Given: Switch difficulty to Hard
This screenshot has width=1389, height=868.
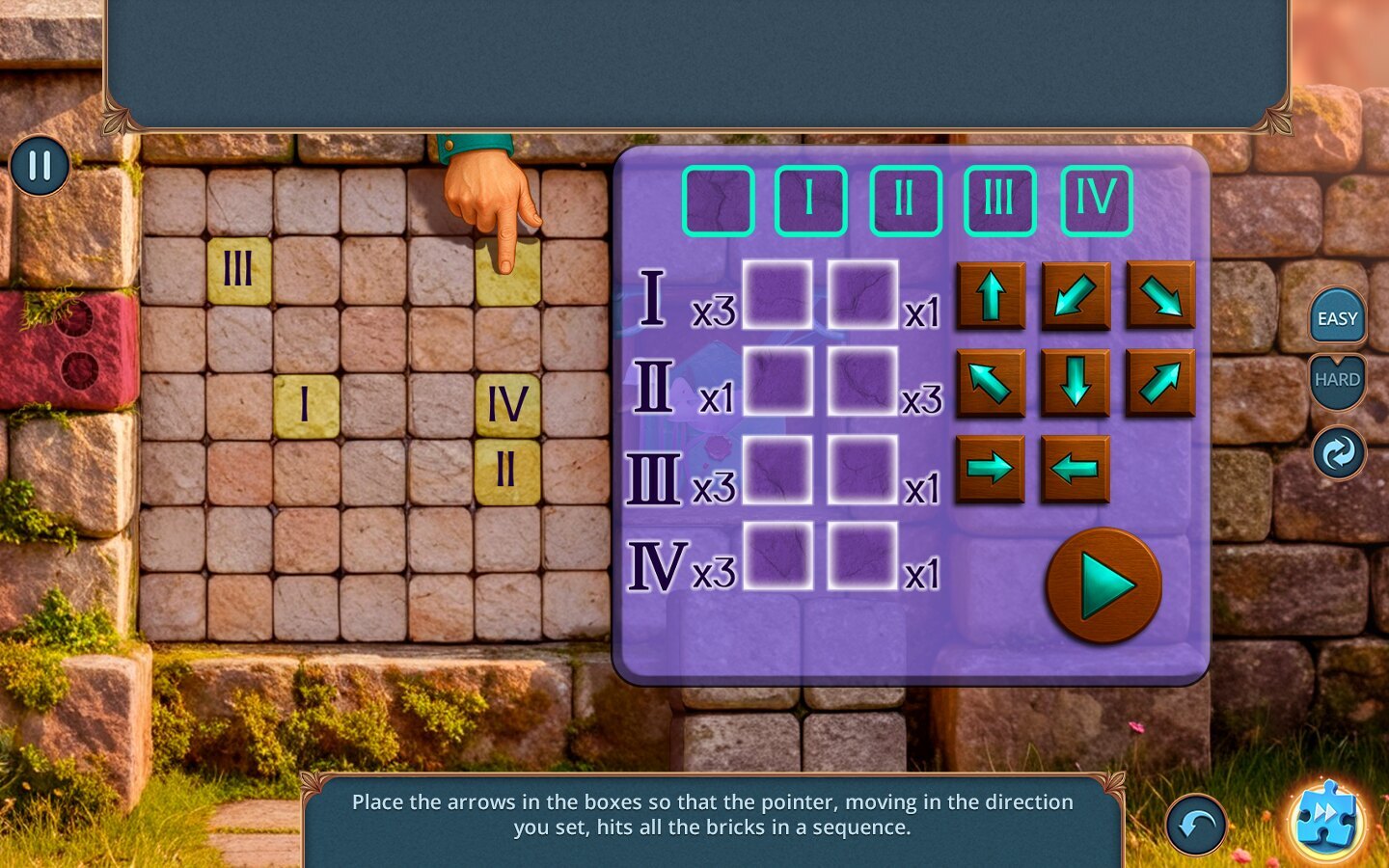Looking at the screenshot, I should [1337, 380].
